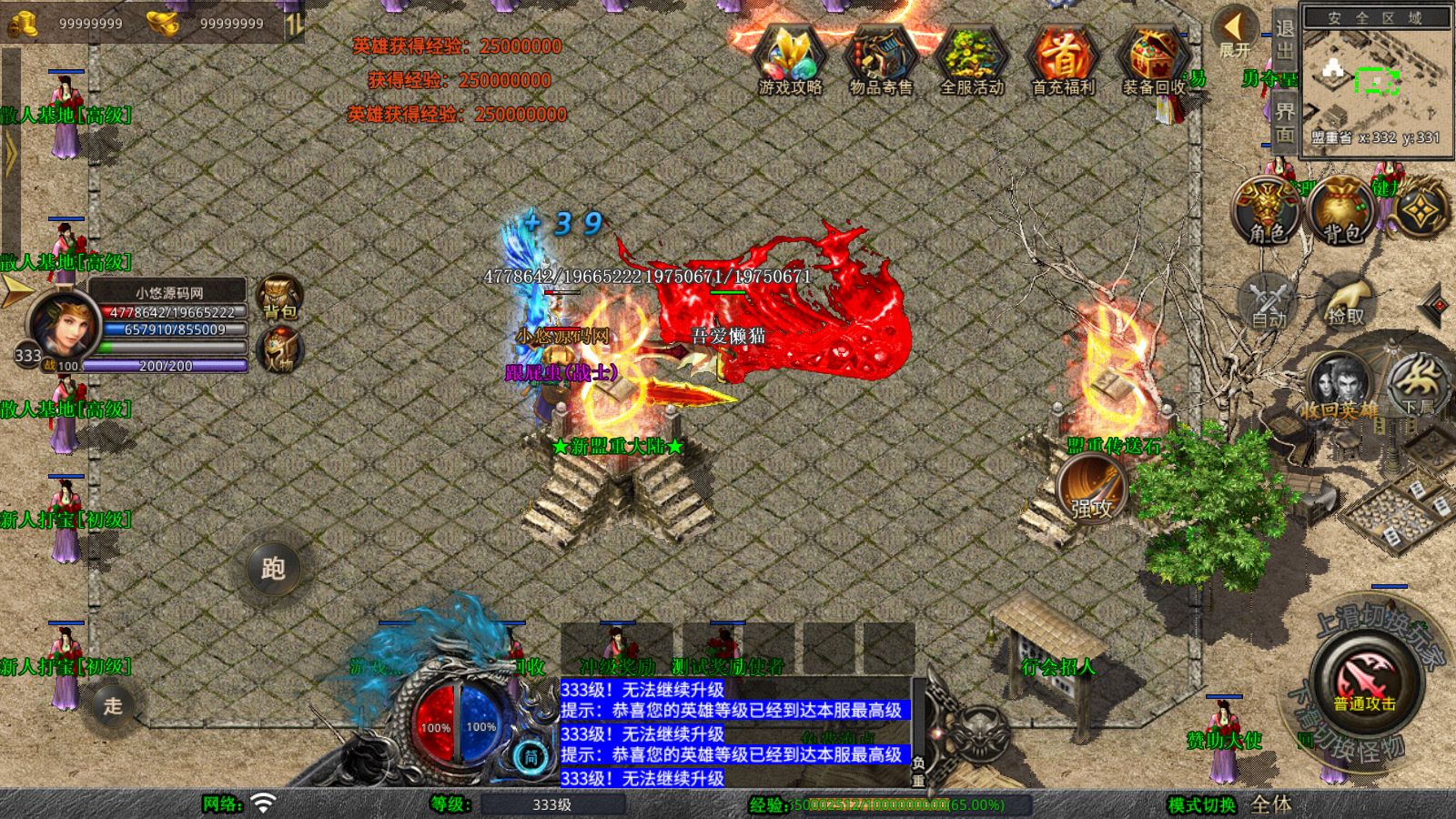Switch movement to 走 walk mode
Viewport: 1456px width, 819px height.
(x=113, y=705)
